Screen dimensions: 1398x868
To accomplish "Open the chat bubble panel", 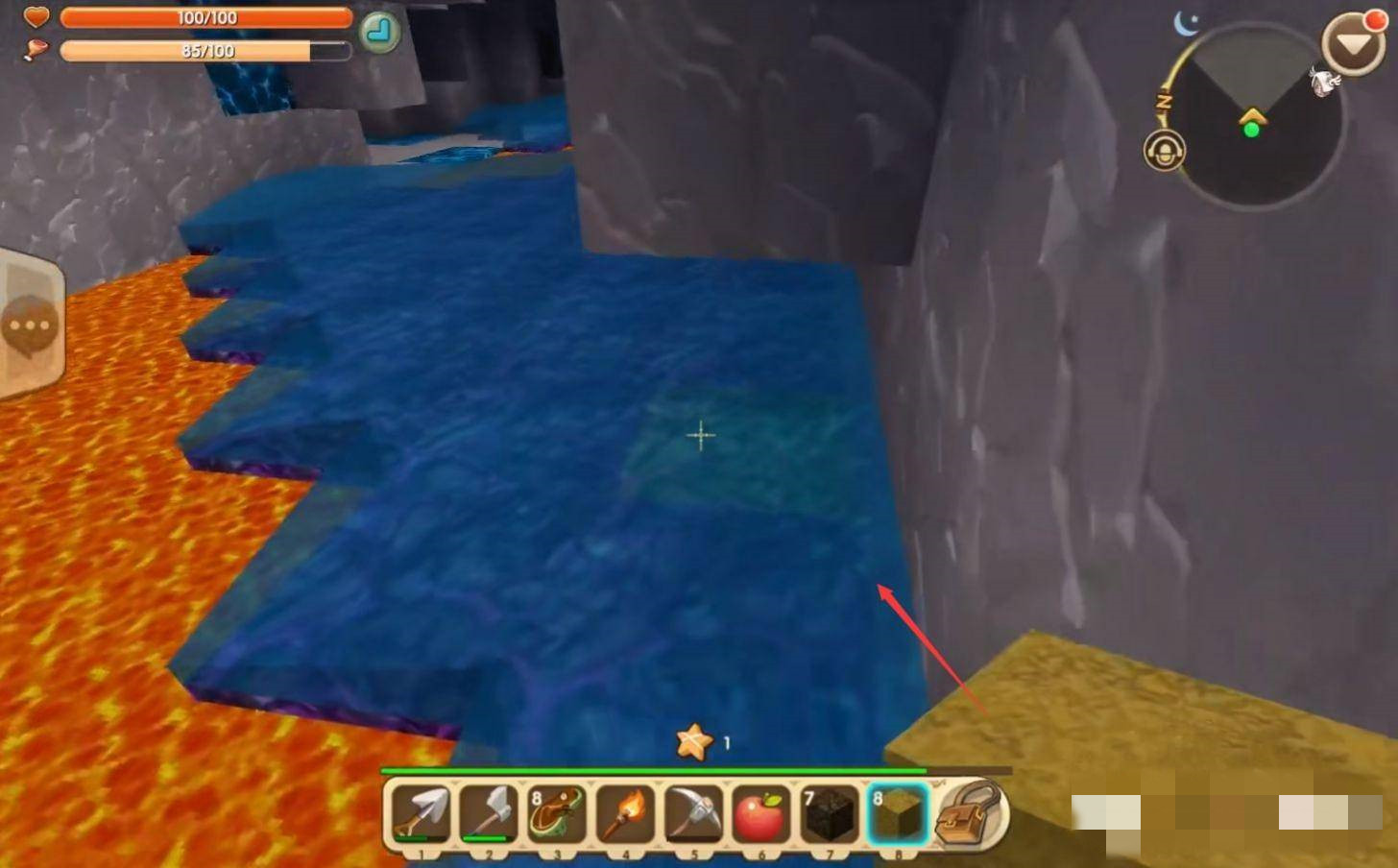I will 31,325.
